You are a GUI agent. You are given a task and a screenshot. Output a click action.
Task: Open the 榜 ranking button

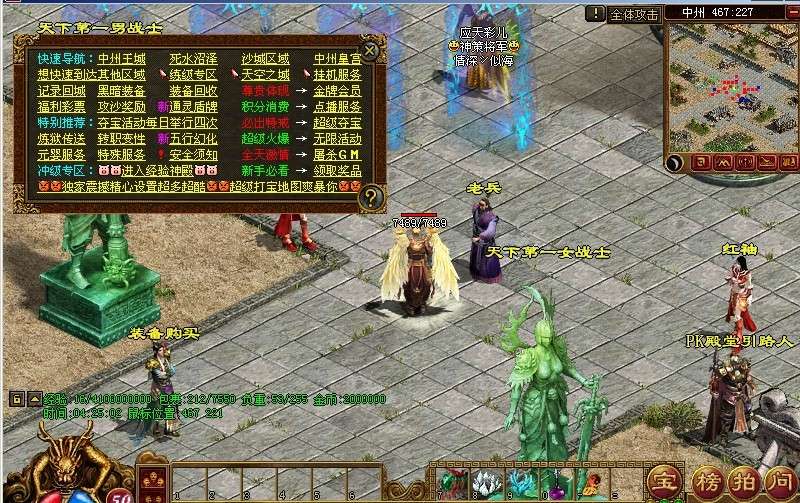(707, 480)
